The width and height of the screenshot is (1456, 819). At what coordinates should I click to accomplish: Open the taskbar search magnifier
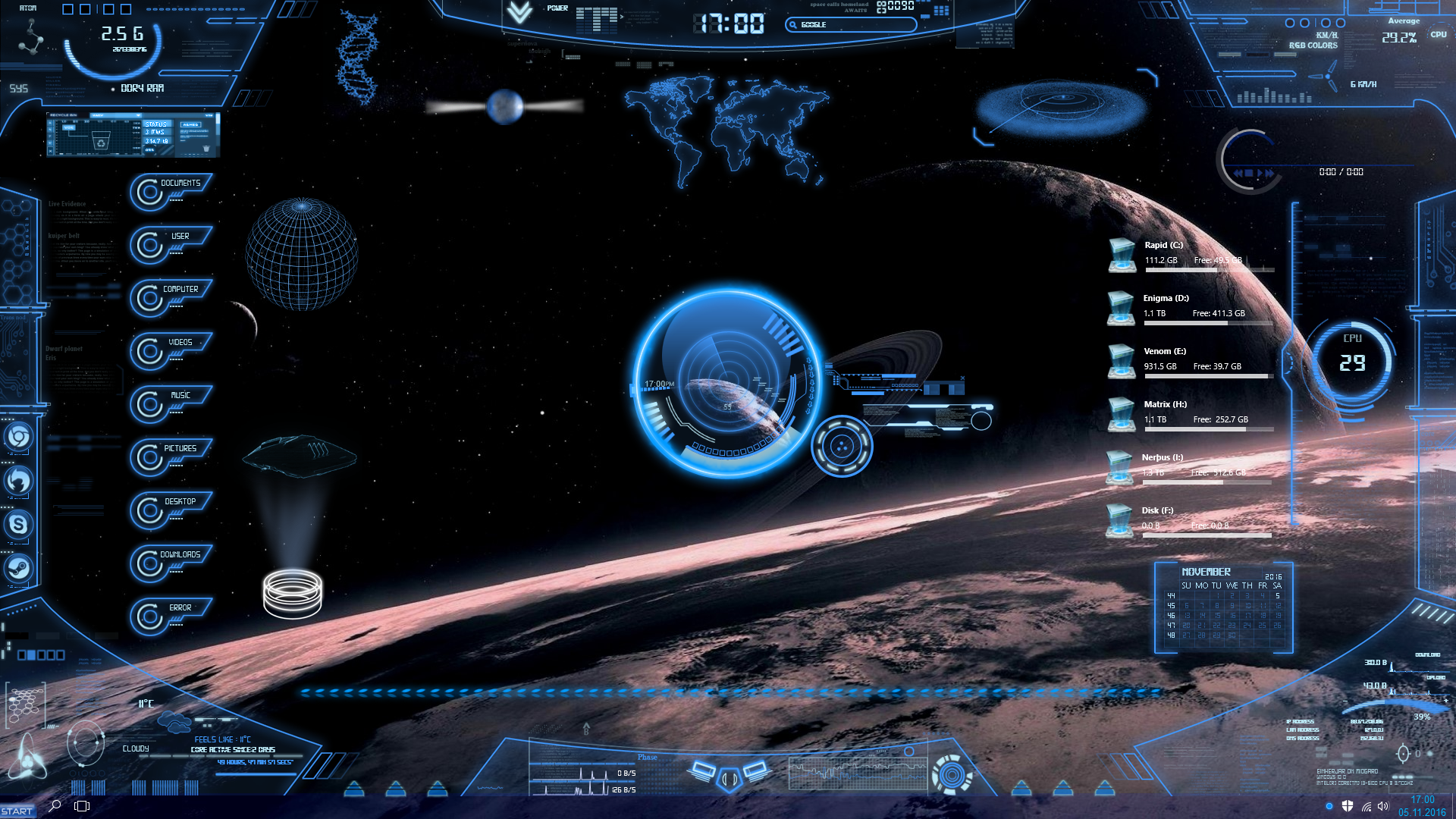(x=55, y=806)
